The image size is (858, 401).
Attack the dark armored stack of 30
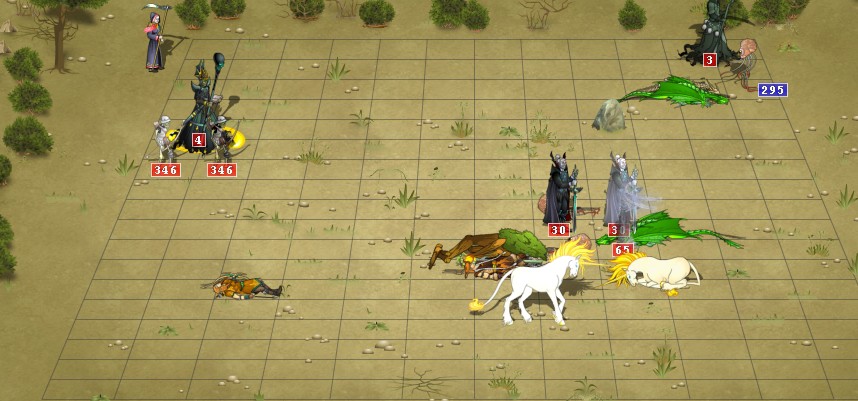tap(560, 190)
